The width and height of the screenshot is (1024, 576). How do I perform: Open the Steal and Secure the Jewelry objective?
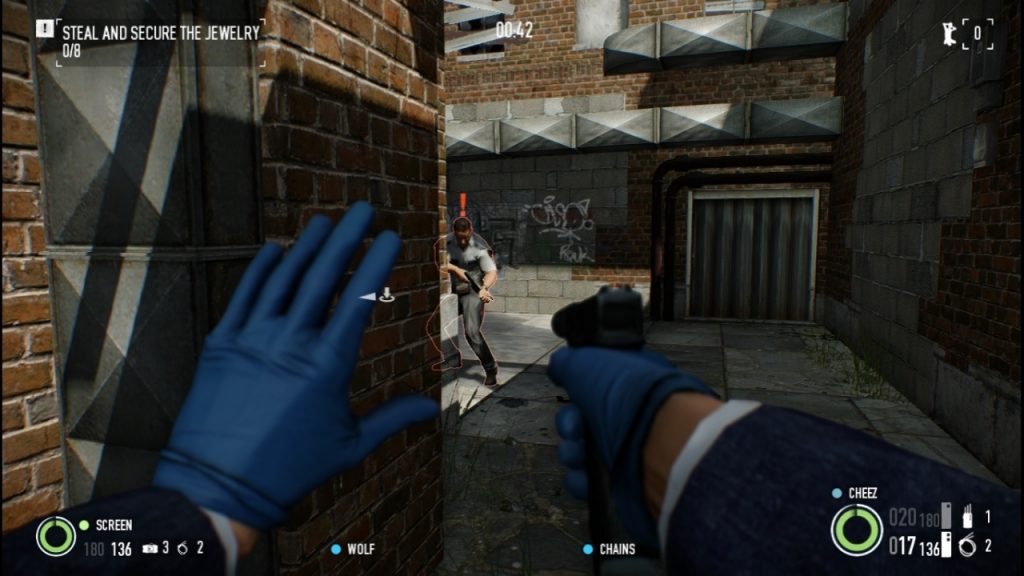160,32
